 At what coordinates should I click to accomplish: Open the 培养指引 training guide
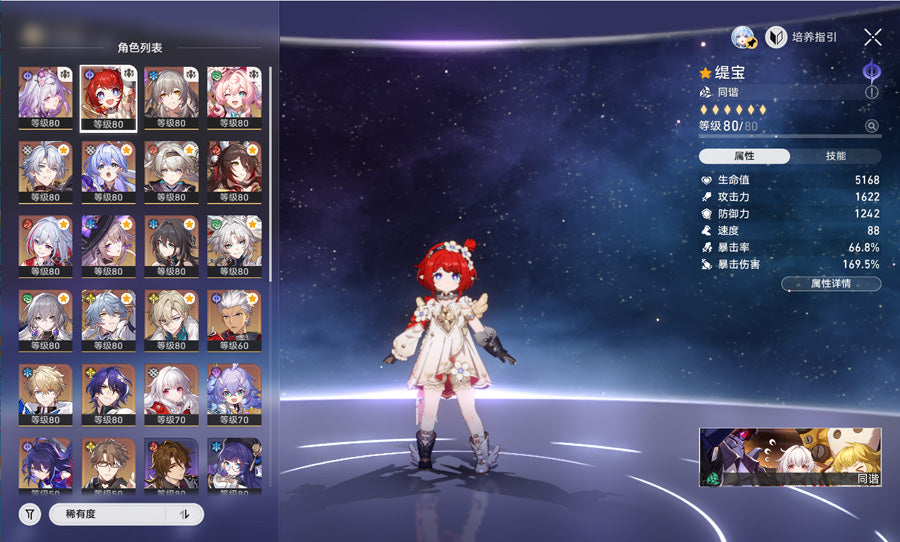(801, 38)
